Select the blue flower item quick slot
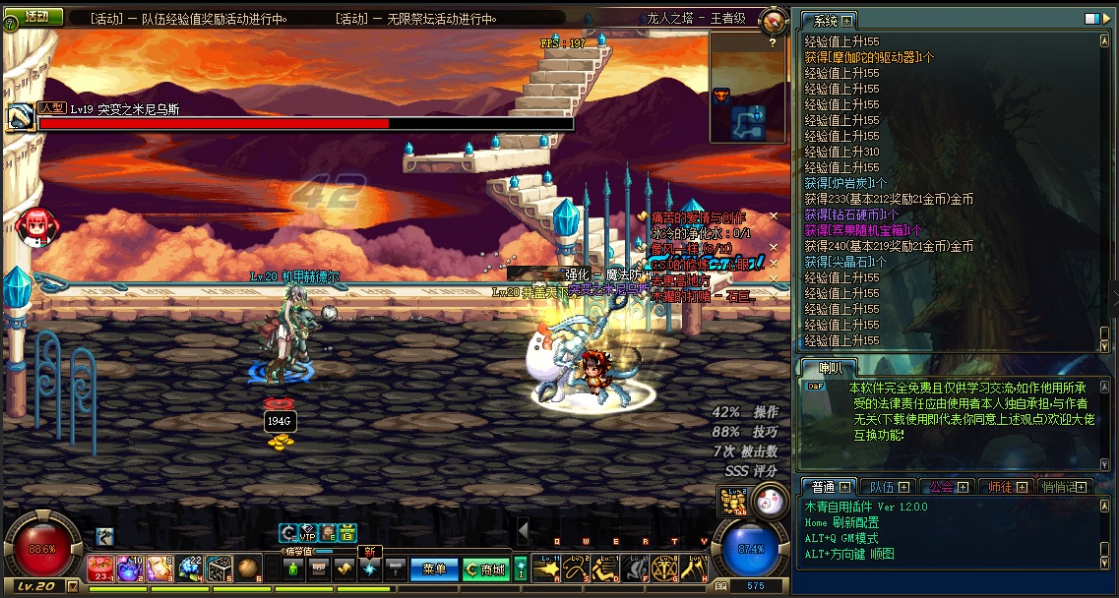Viewport: 1119px width, 598px height. [190, 568]
